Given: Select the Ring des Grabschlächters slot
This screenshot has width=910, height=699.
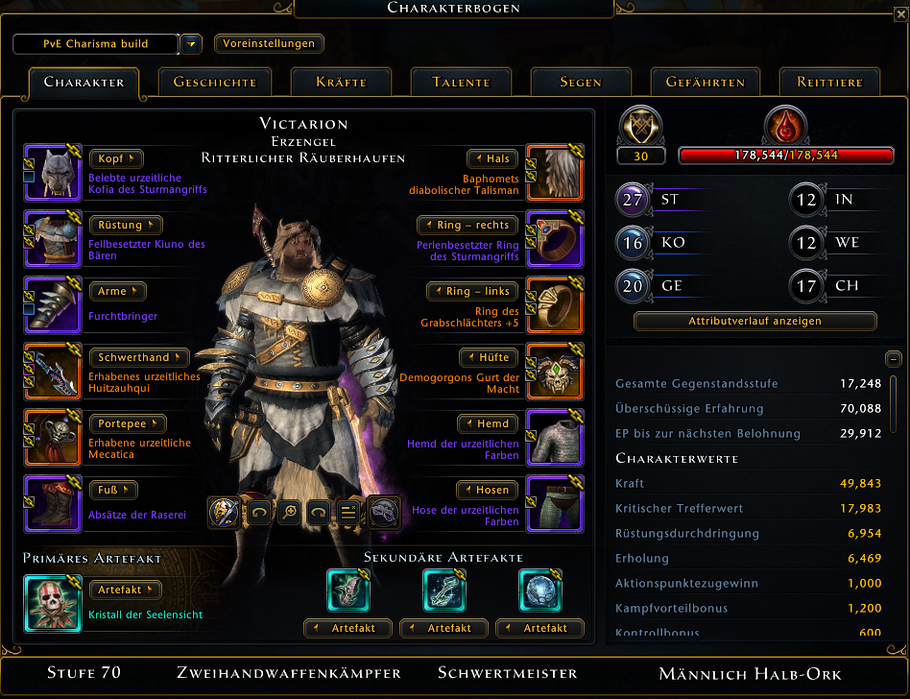Looking at the screenshot, I should pyautogui.click(x=555, y=305).
